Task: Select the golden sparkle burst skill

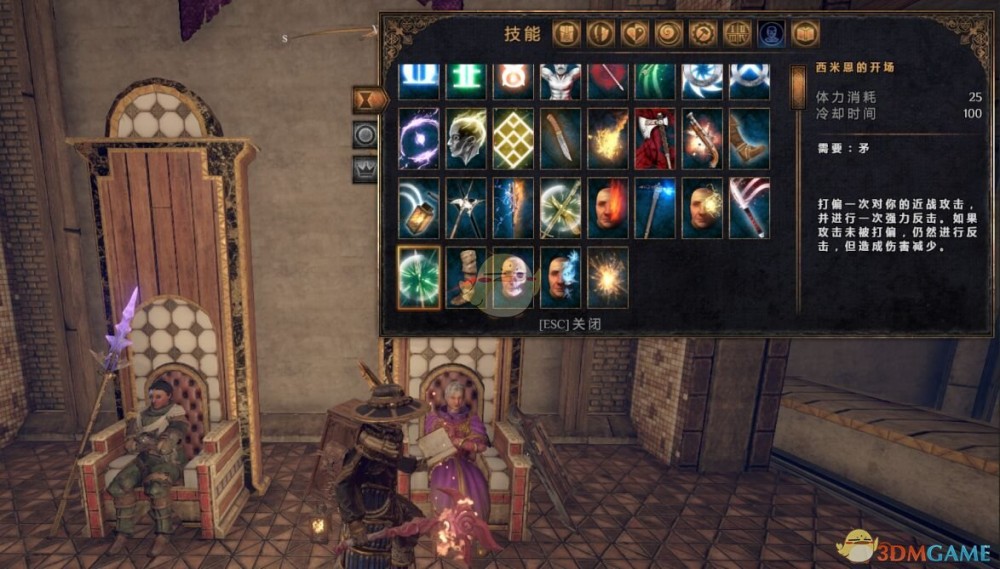Action: click(608, 277)
